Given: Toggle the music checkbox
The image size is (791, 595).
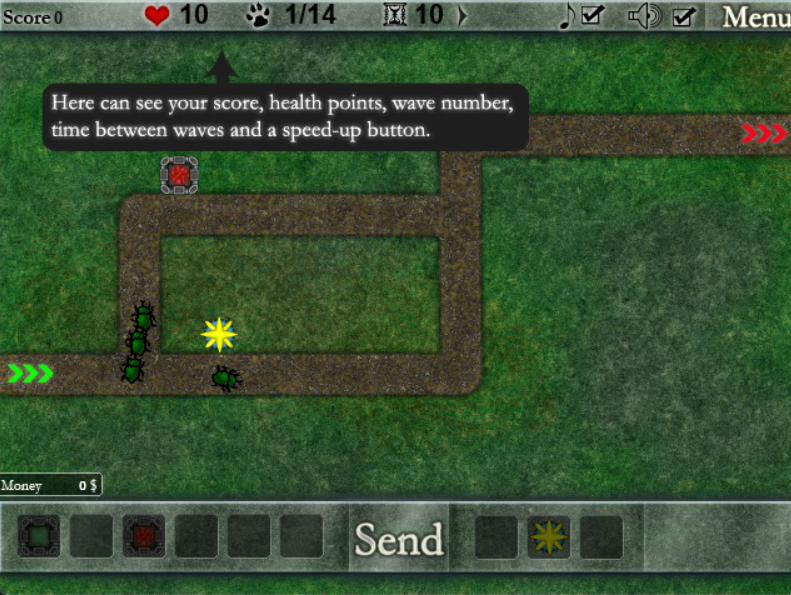Looking at the screenshot, I should click(x=592, y=16).
